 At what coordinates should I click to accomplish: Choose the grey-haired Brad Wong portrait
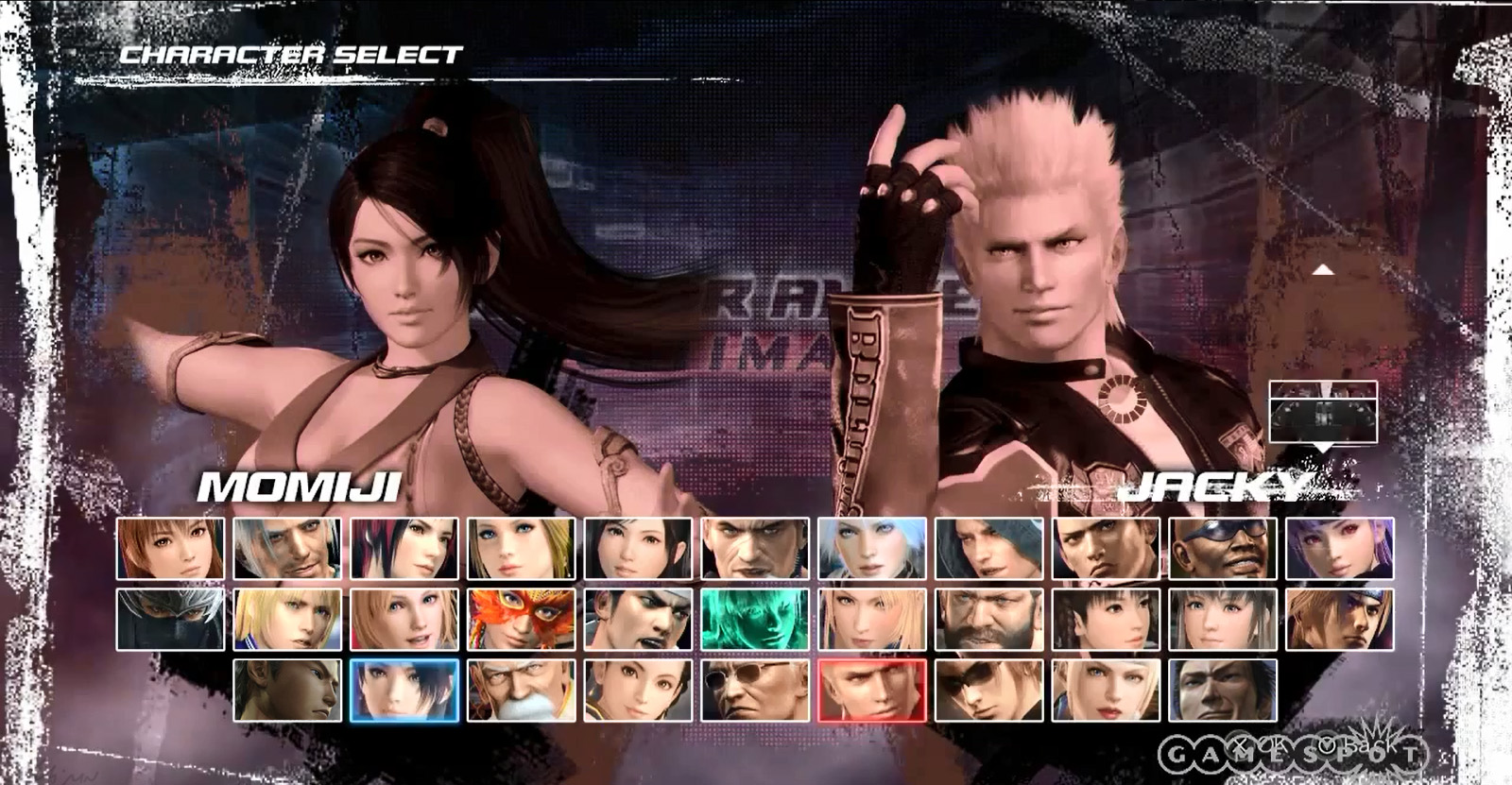(x=287, y=548)
